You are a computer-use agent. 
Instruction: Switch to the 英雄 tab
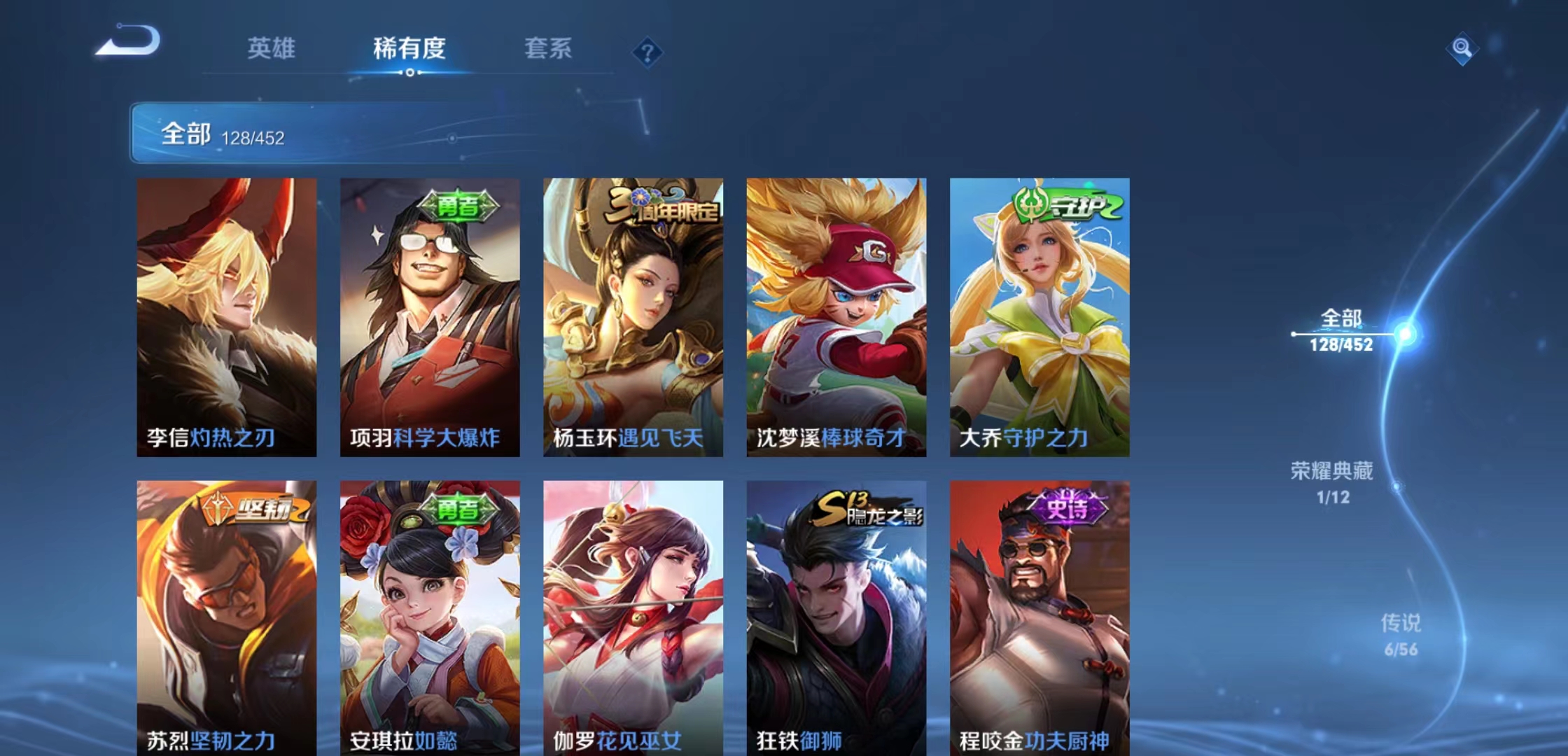(x=272, y=50)
